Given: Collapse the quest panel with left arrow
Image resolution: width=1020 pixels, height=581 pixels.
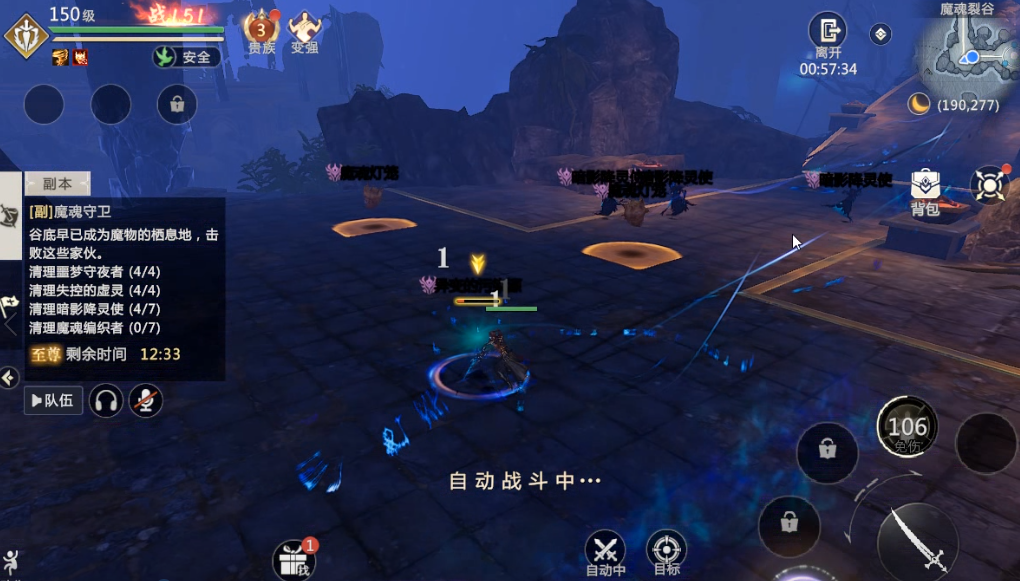Looking at the screenshot, I should click(x=9, y=377).
